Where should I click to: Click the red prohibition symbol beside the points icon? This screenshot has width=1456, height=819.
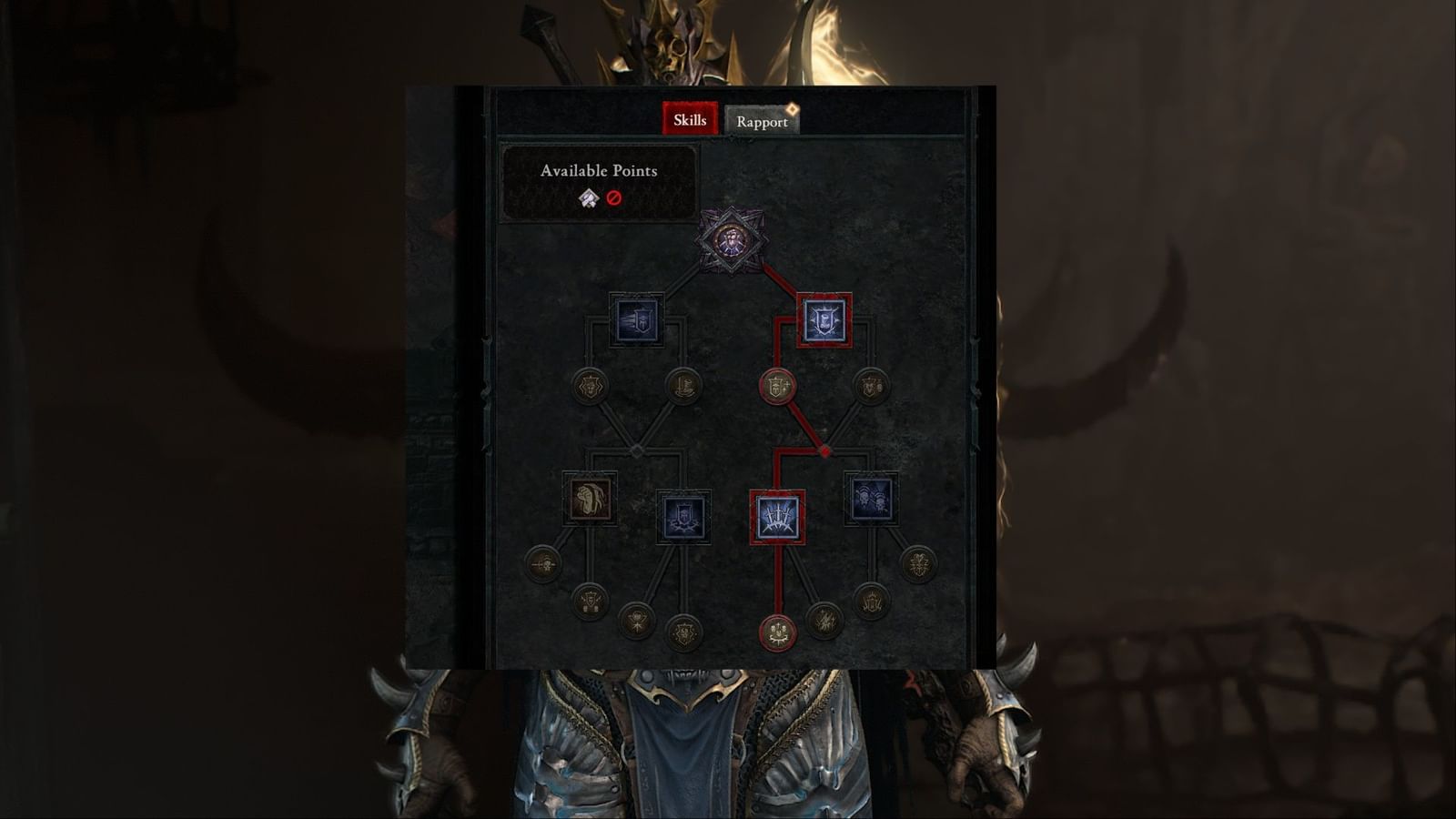[x=615, y=199]
